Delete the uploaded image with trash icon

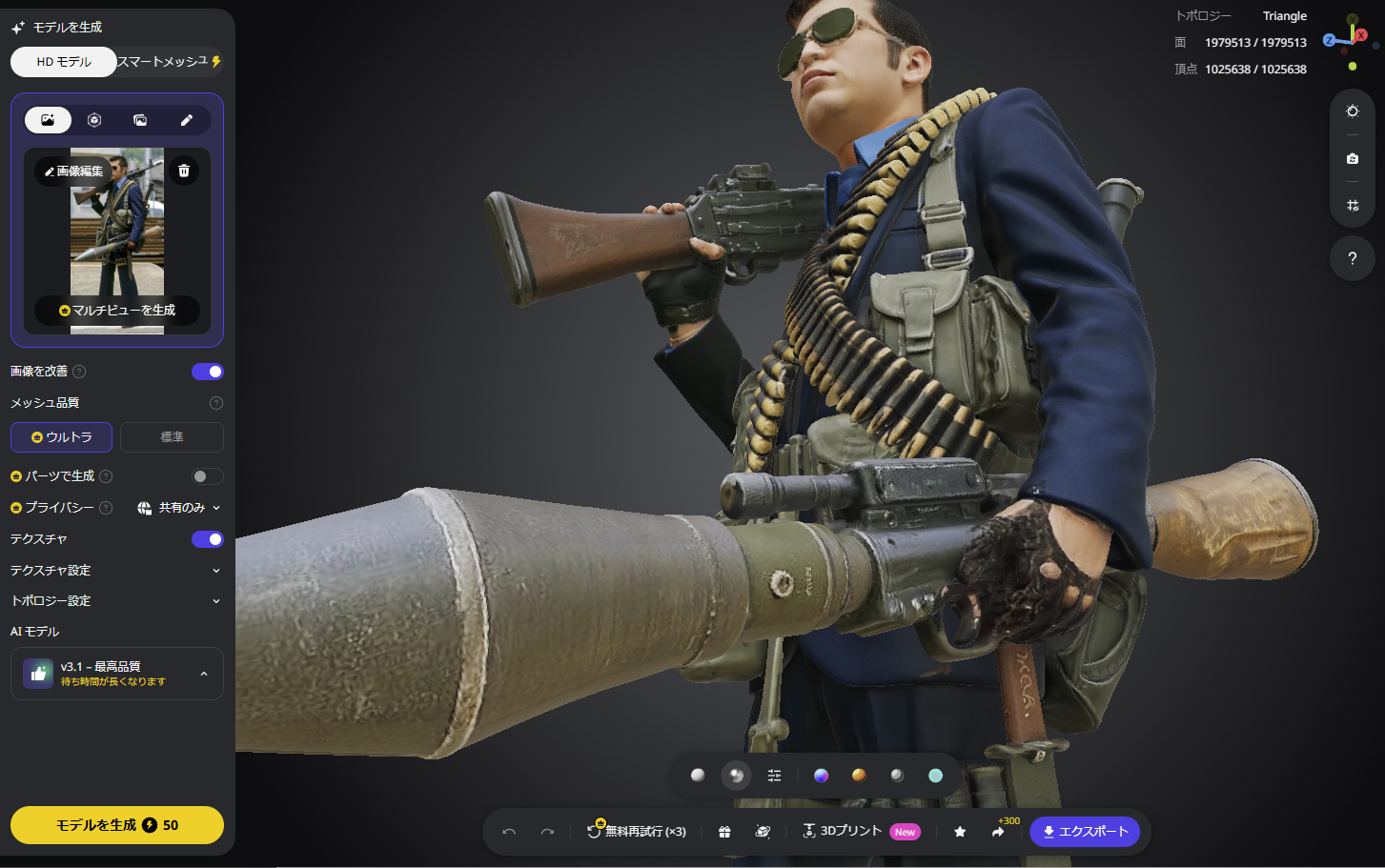184,172
